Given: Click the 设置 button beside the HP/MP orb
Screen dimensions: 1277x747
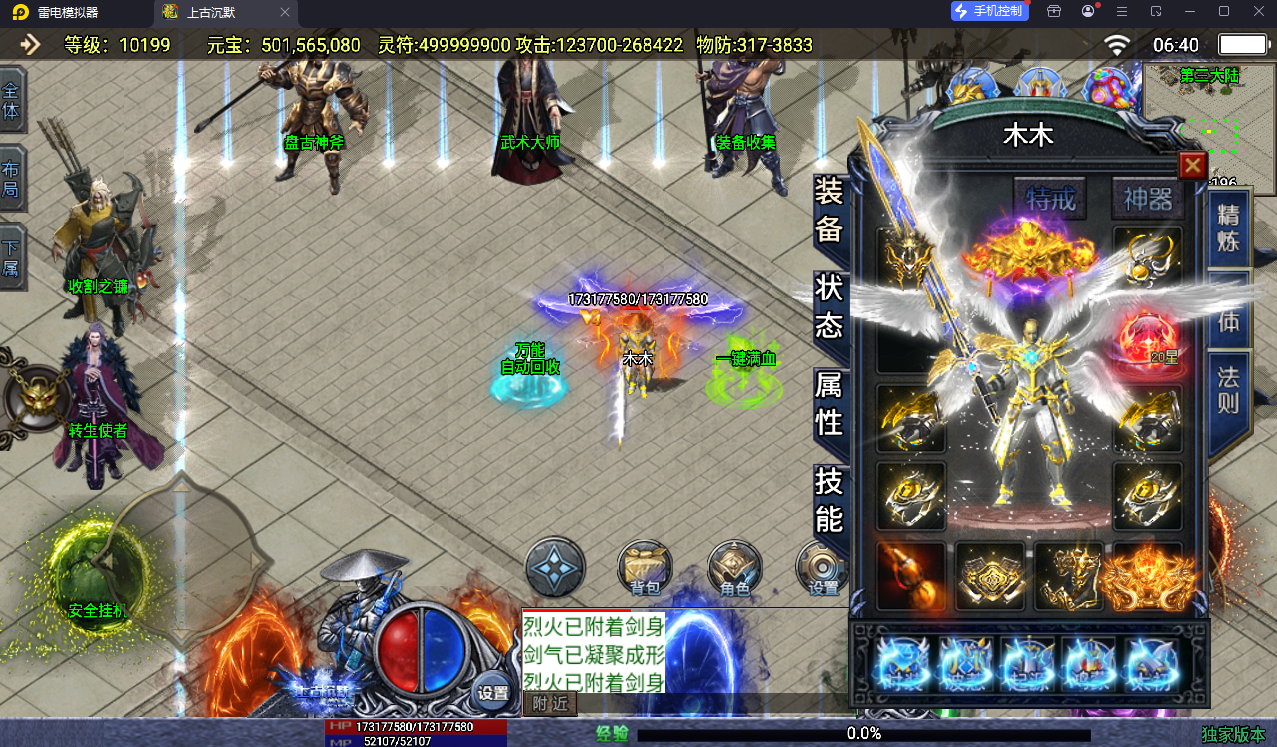Looking at the screenshot, I should [x=492, y=691].
